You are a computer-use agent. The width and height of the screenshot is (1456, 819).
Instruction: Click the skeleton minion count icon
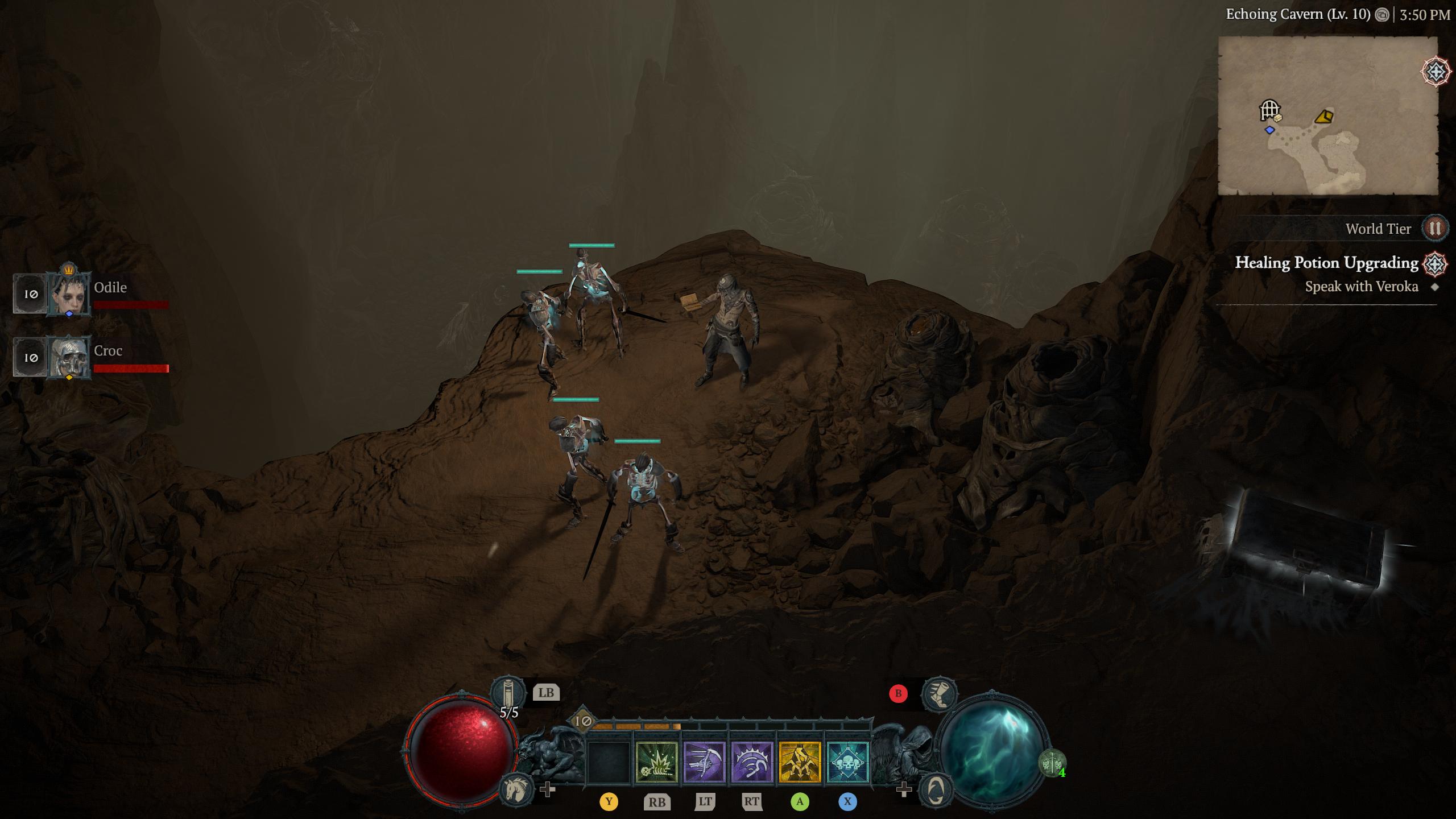[1052, 763]
